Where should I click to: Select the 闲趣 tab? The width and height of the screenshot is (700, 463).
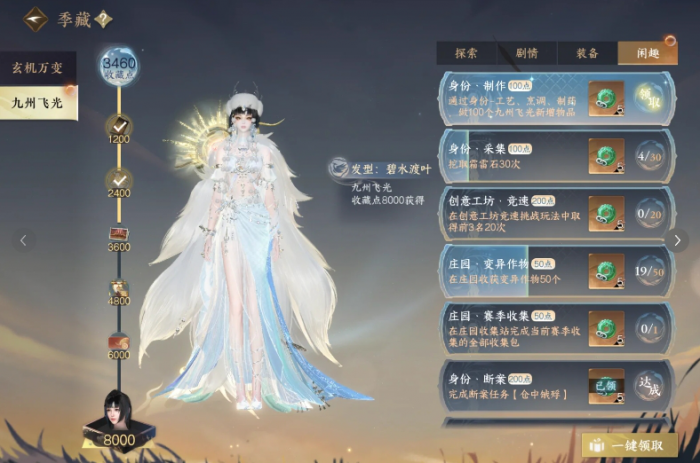pyautogui.click(x=647, y=53)
